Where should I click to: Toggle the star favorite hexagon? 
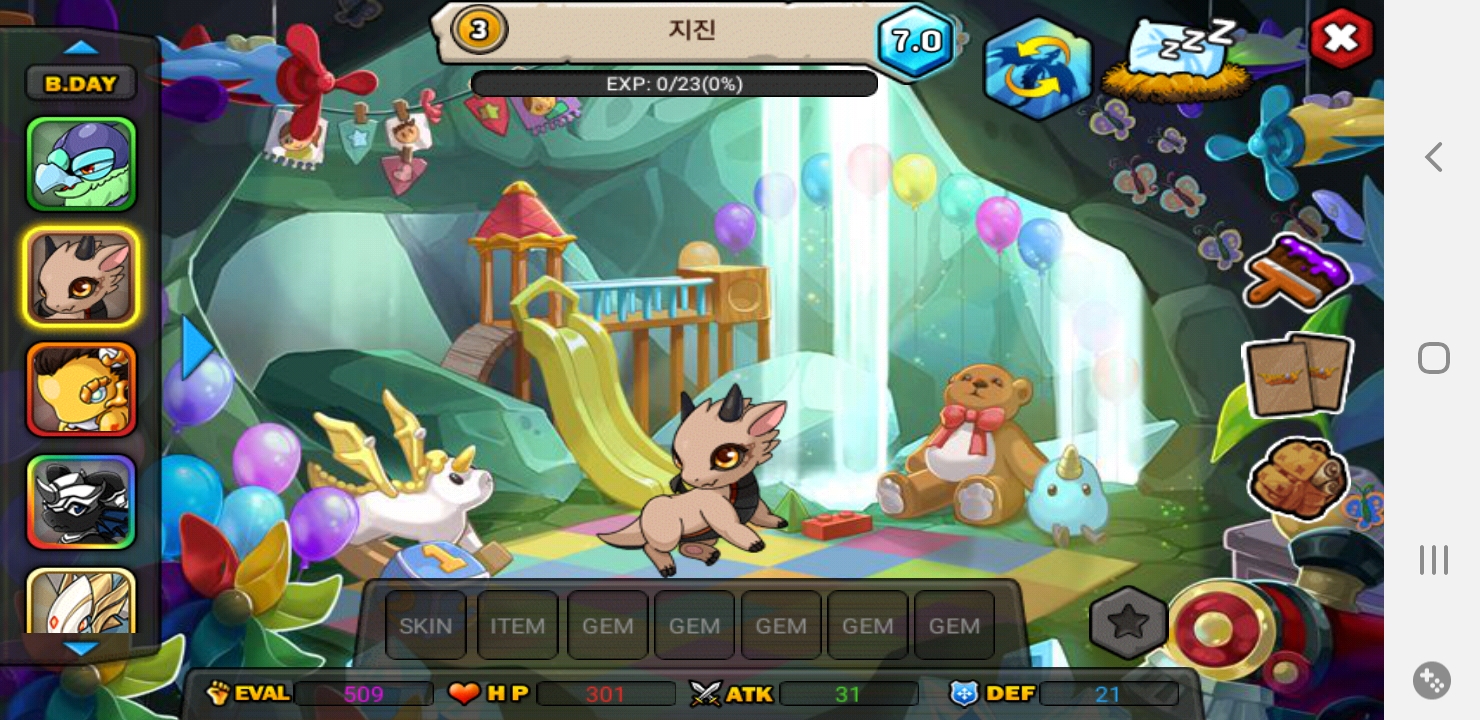click(1128, 623)
